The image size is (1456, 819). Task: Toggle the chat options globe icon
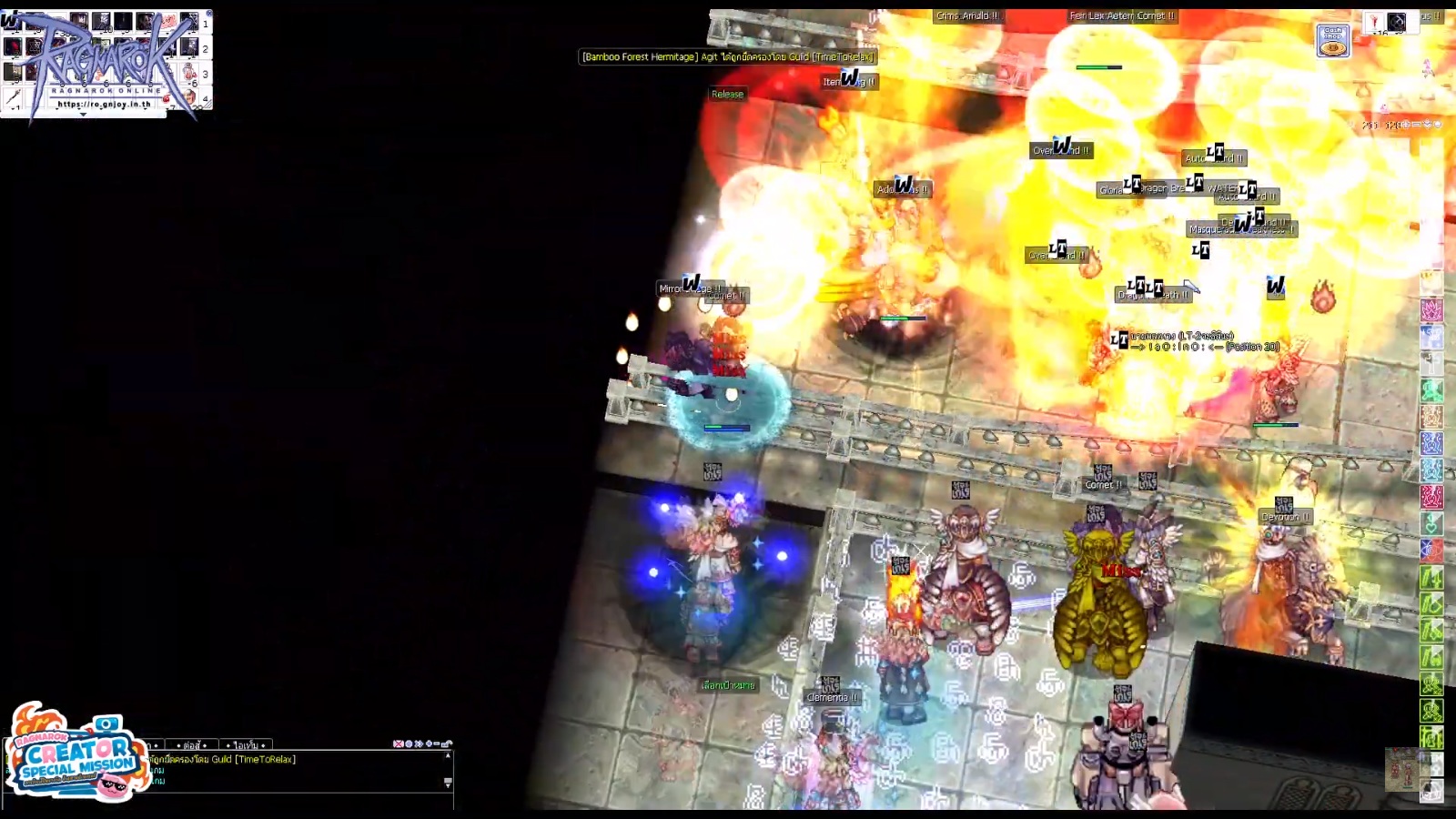[407, 744]
